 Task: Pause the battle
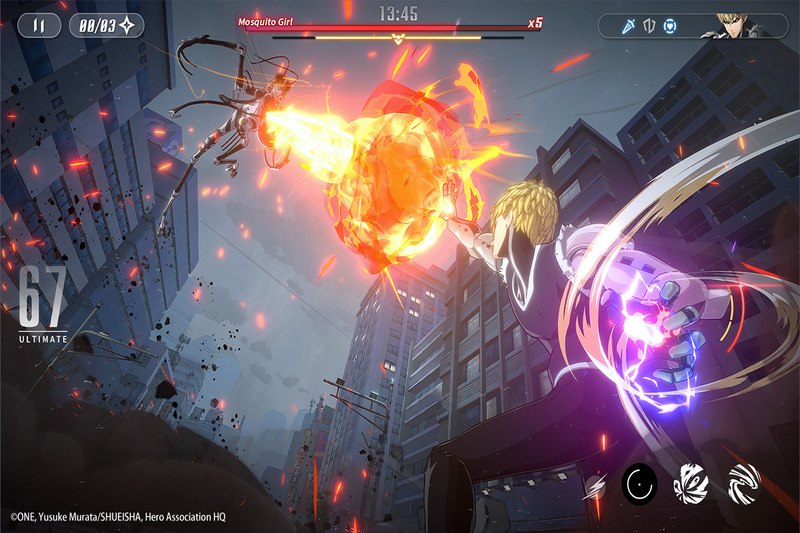[38, 25]
